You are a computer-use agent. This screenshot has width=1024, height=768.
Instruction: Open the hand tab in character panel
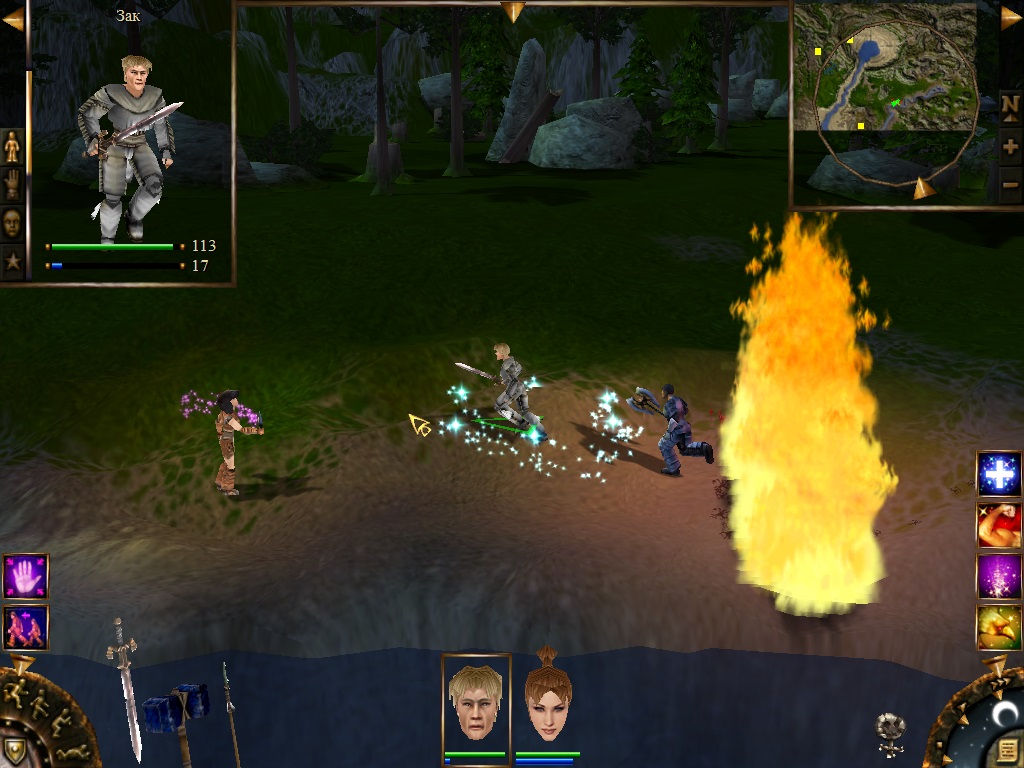coord(13,185)
